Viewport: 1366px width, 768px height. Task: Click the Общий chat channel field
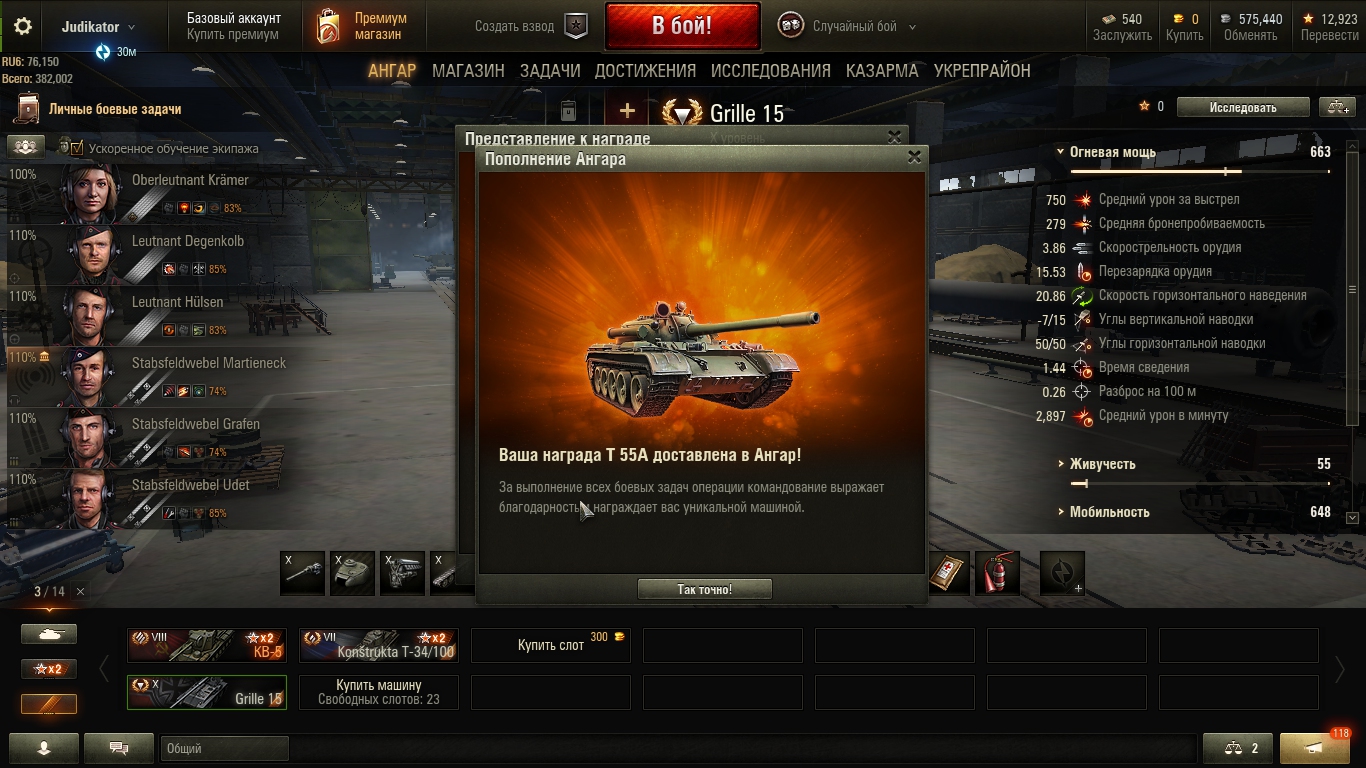coord(224,748)
